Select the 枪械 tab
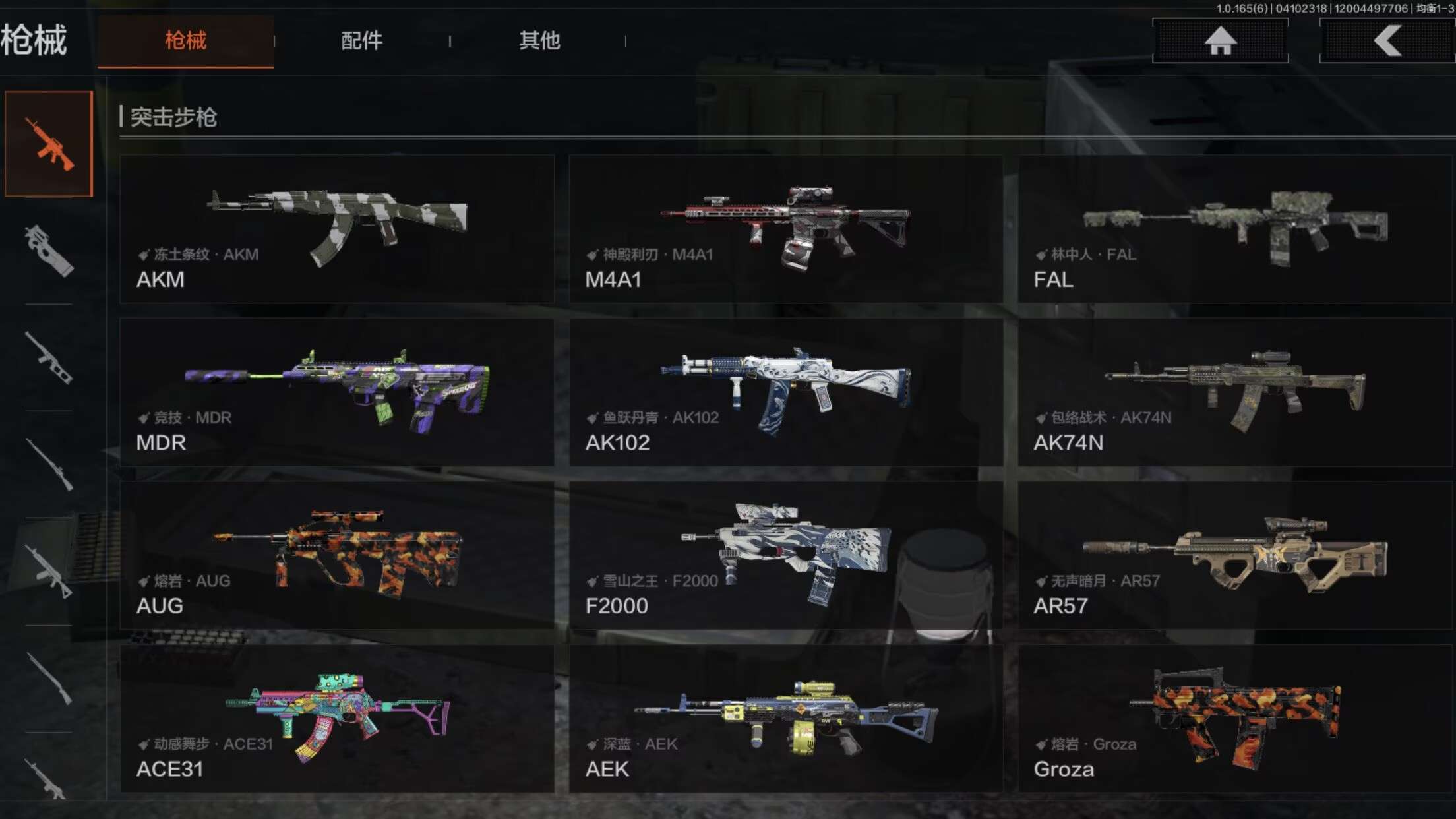The image size is (1456, 819). (x=185, y=41)
